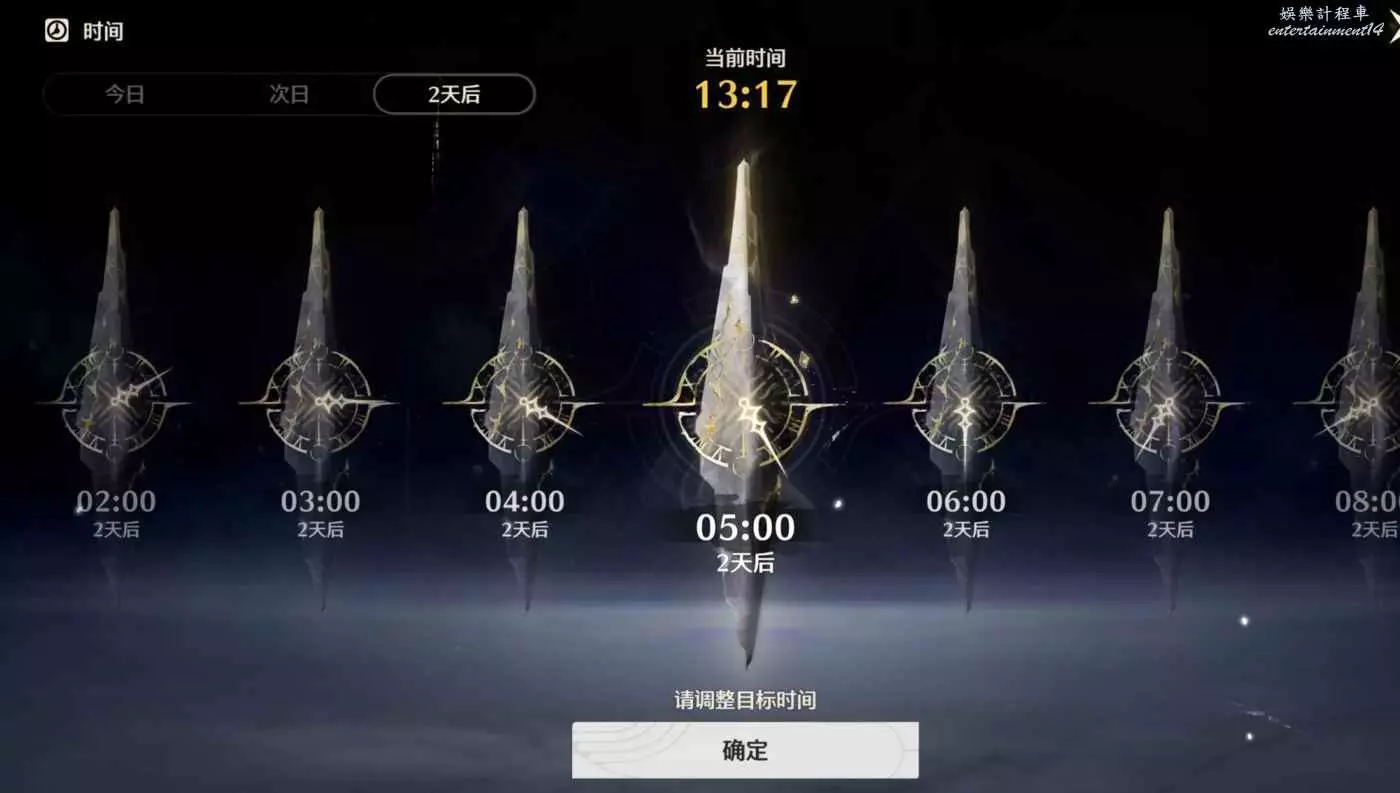The height and width of the screenshot is (793, 1400).
Task: Choose the 03:00 clock spire
Action: [x=319, y=400]
